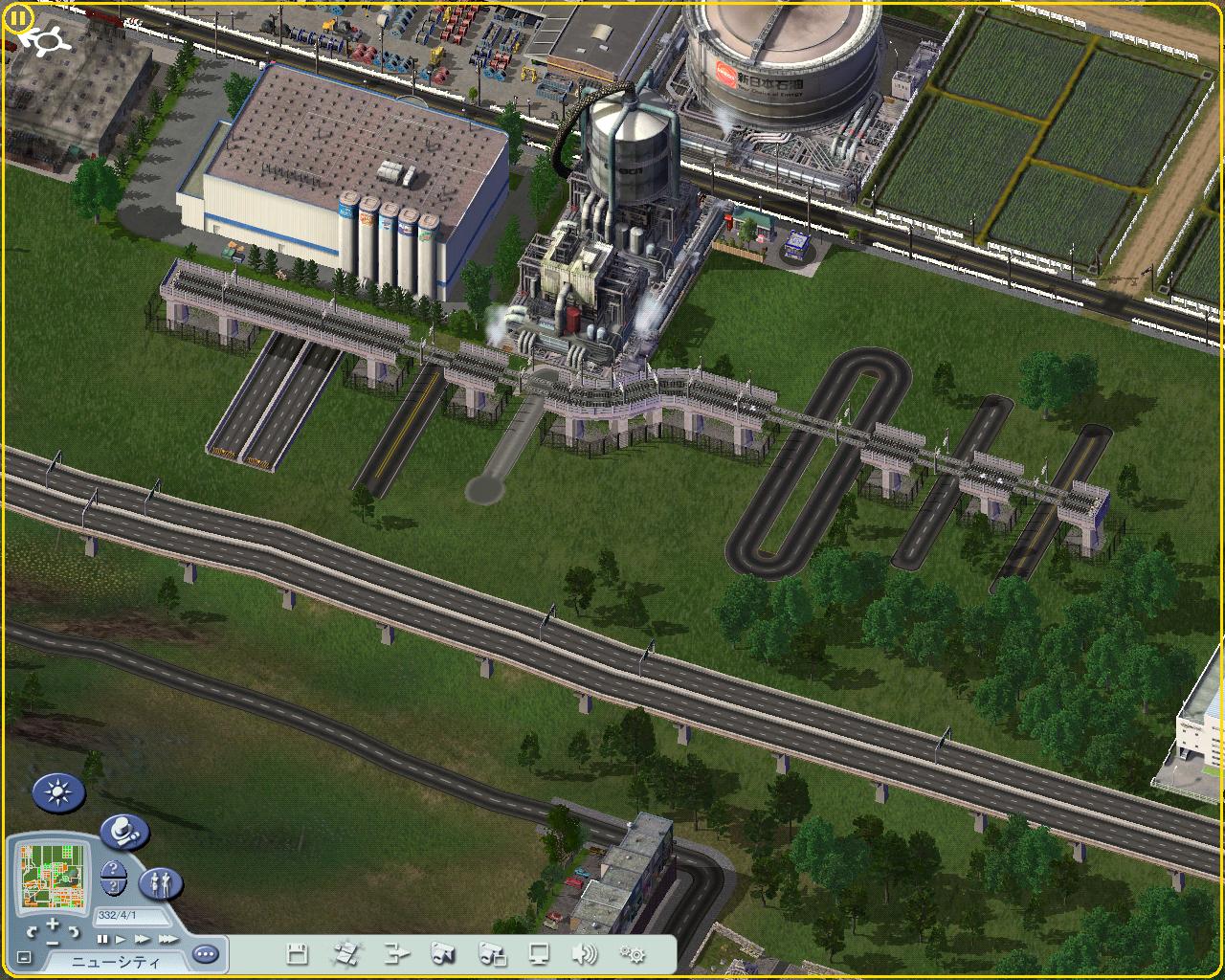Save the city with the floppy disk icon
The width and height of the screenshot is (1225, 980).
(297, 953)
